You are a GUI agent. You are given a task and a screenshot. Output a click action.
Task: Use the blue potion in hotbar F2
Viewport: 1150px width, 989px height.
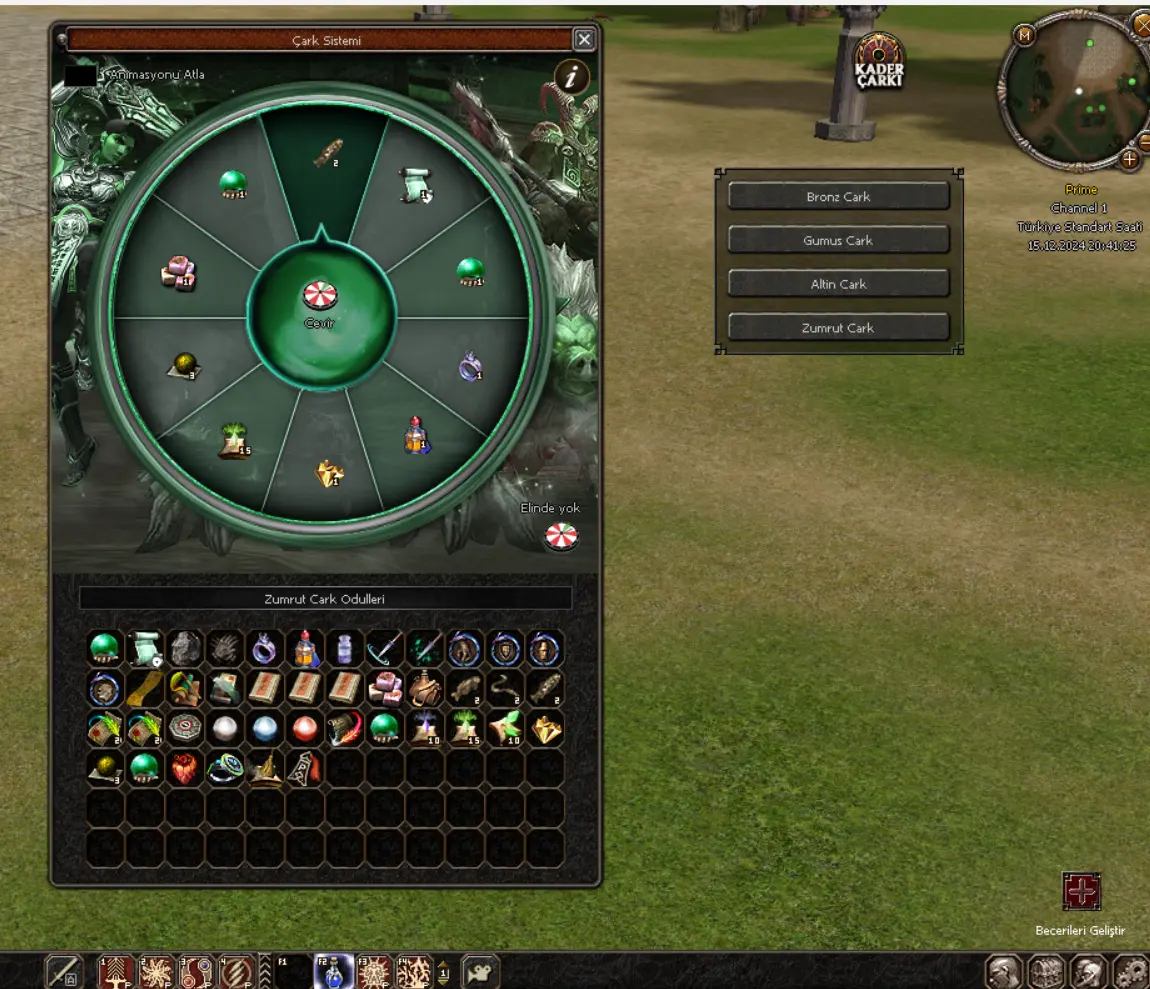333,972
